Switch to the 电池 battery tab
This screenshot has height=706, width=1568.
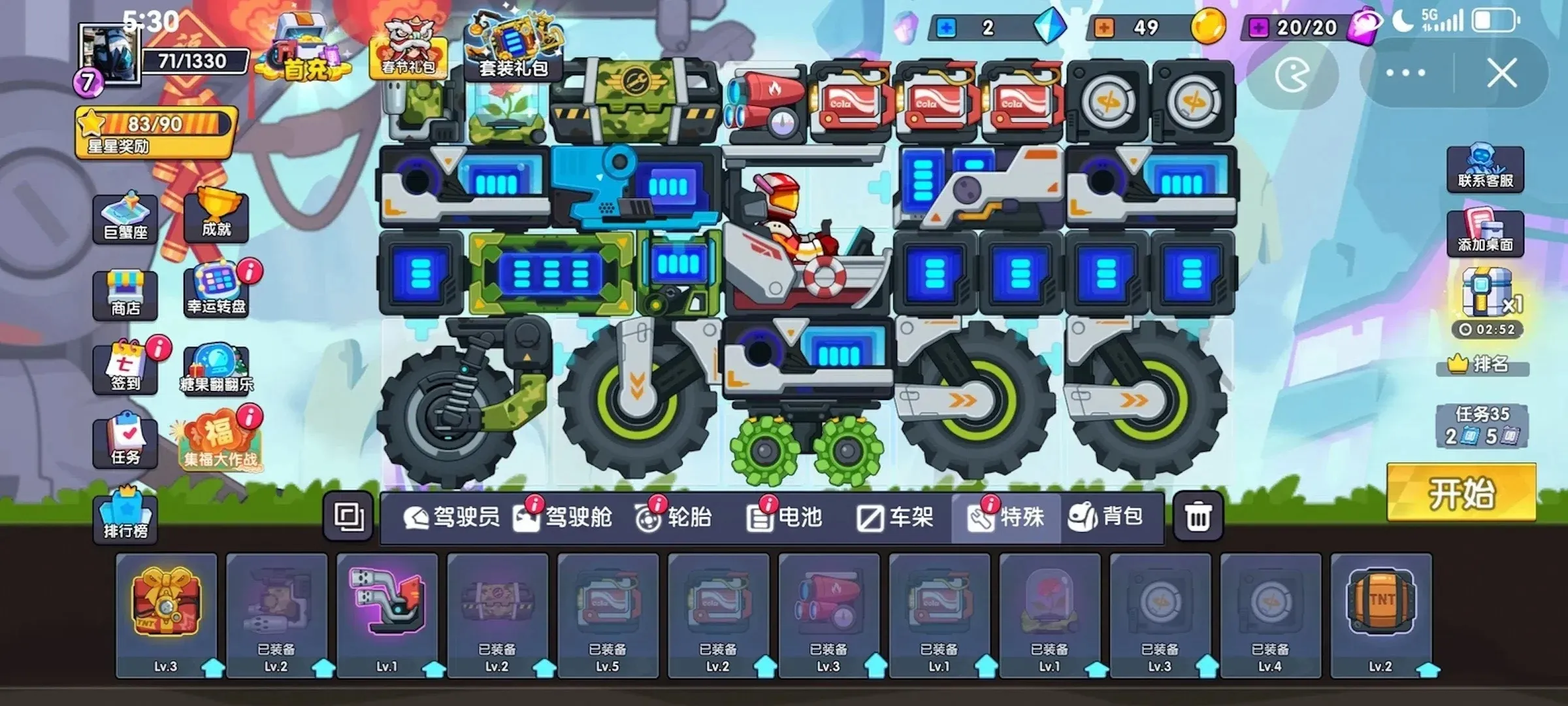tap(784, 516)
